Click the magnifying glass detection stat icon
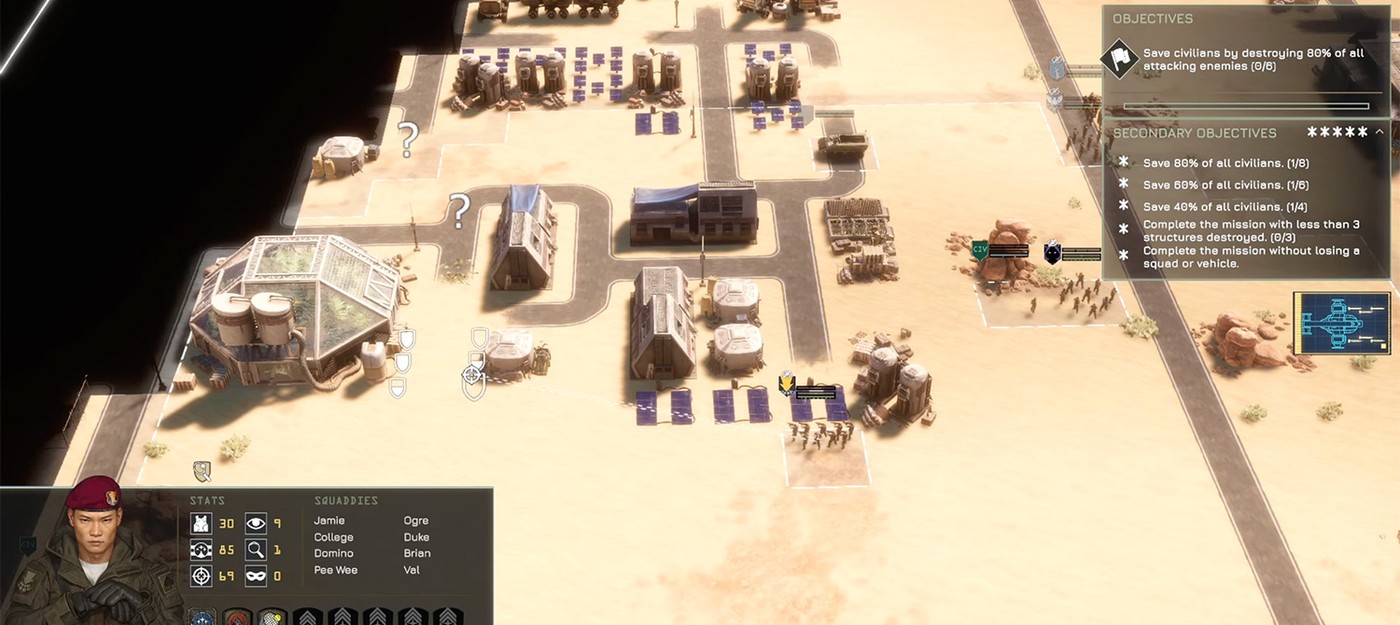1400x625 pixels. [x=256, y=549]
